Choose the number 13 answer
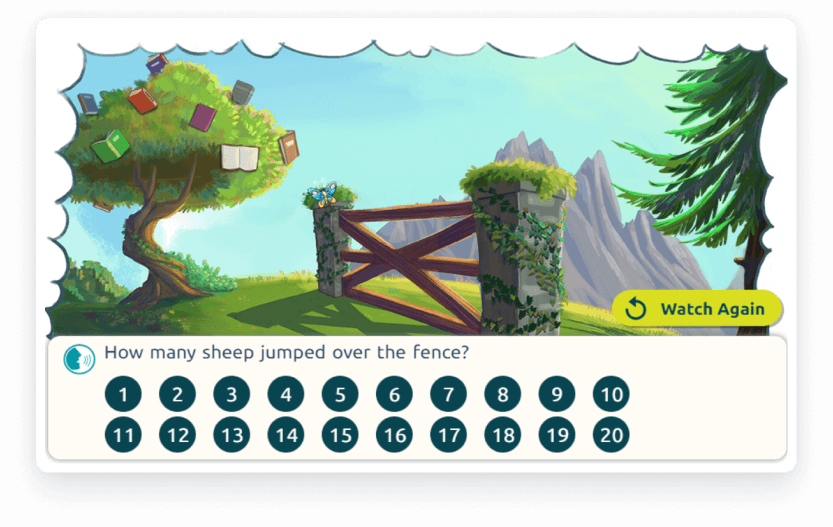This screenshot has width=833, height=527. point(231,435)
